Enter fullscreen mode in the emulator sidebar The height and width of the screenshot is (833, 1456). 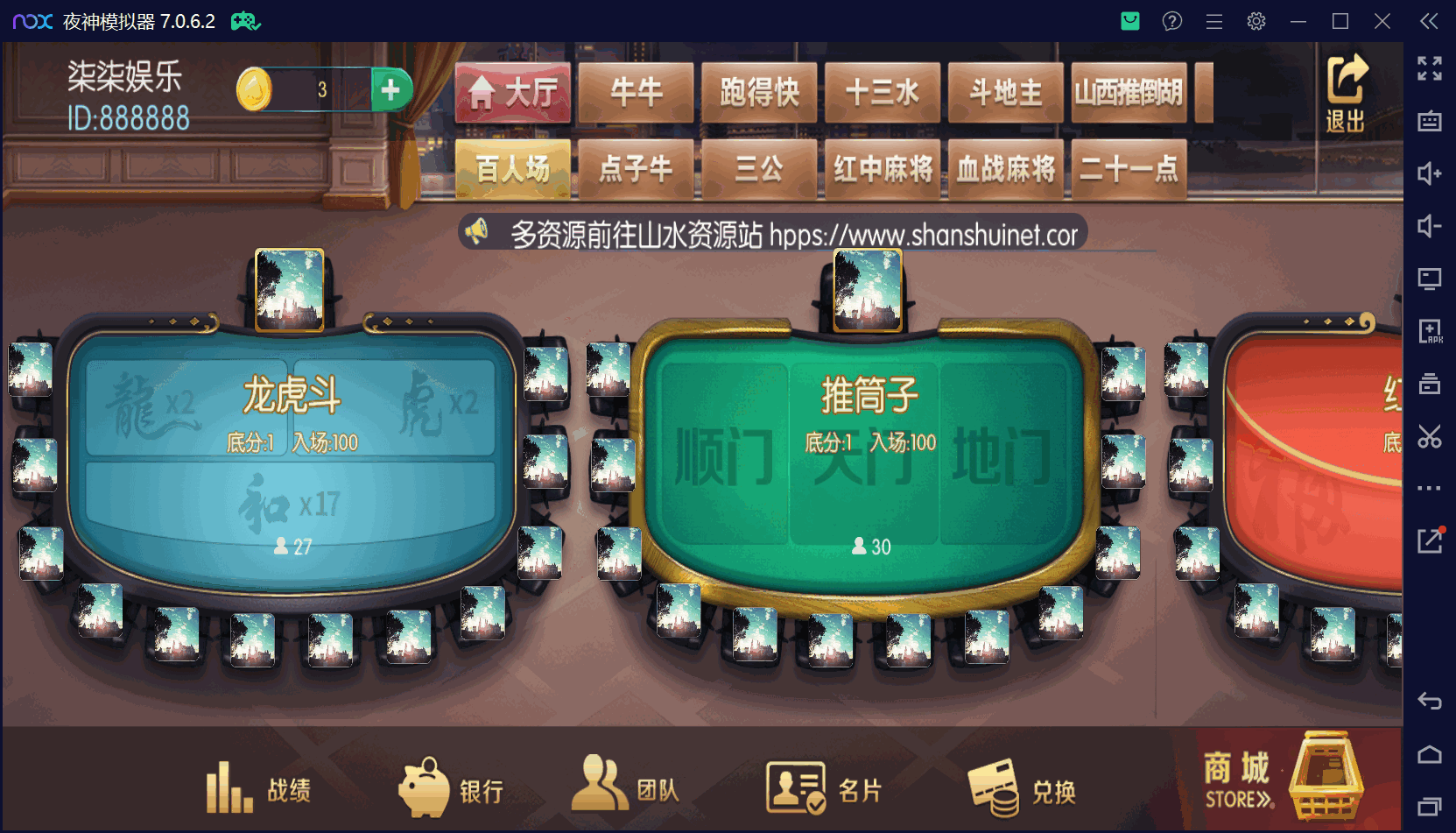coord(1430,68)
